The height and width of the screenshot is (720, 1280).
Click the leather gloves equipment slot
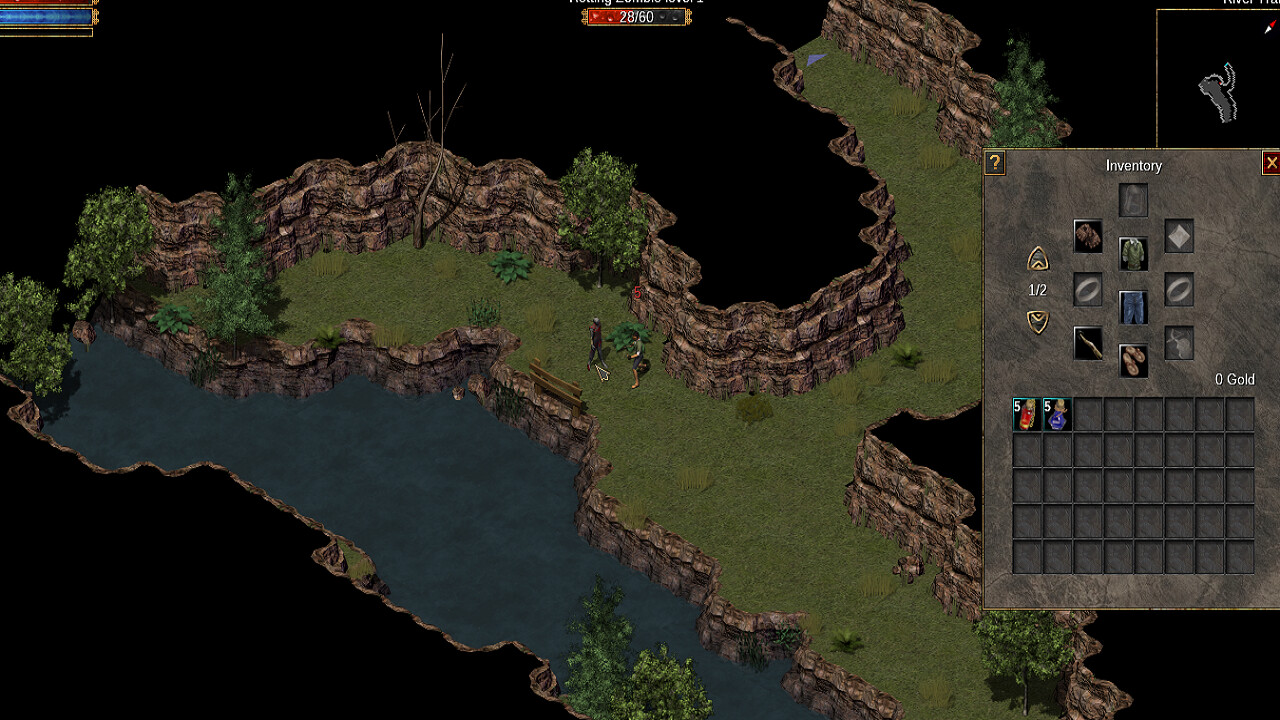pos(1089,235)
